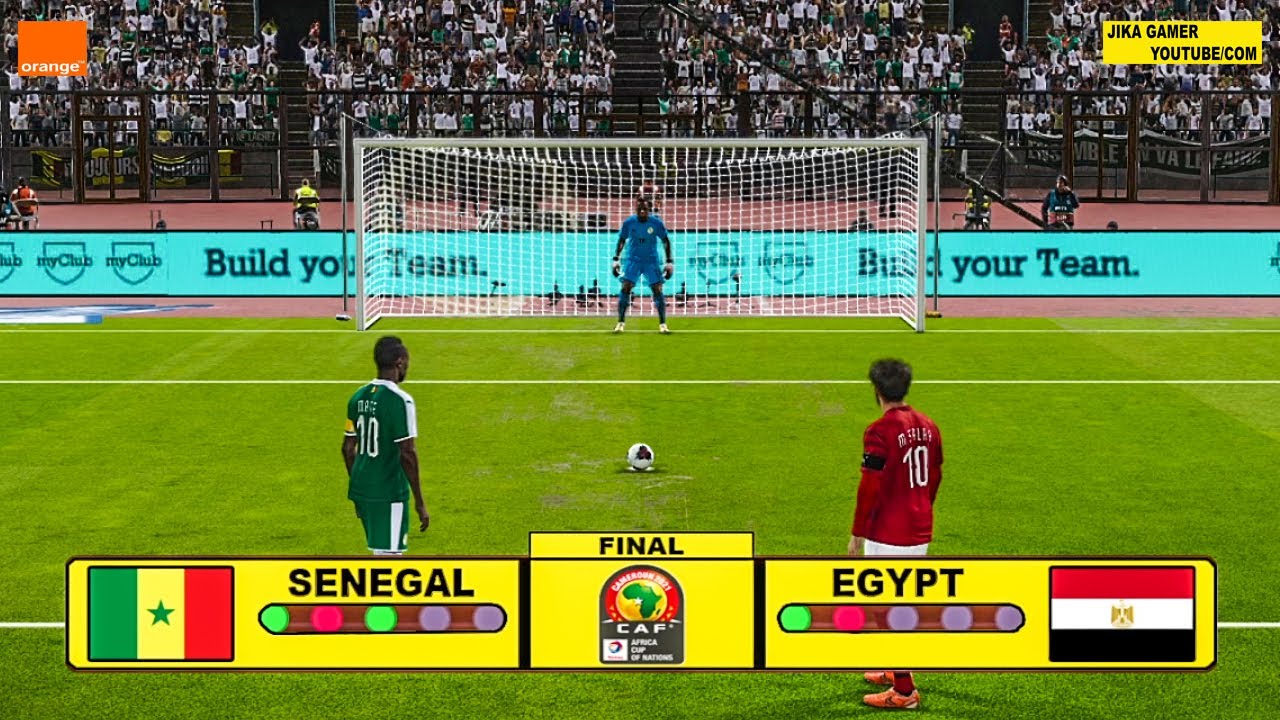Select the Egypt flag
The width and height of the screenshot is (1280, 720).
tap(1122, 613)
